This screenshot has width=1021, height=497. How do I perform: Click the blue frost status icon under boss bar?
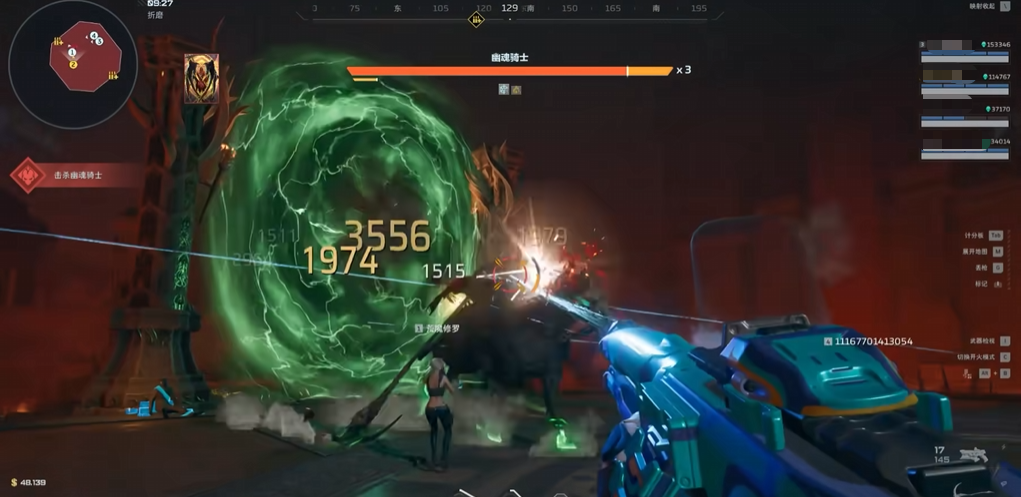pyautogui.click(x=504, y=89)
